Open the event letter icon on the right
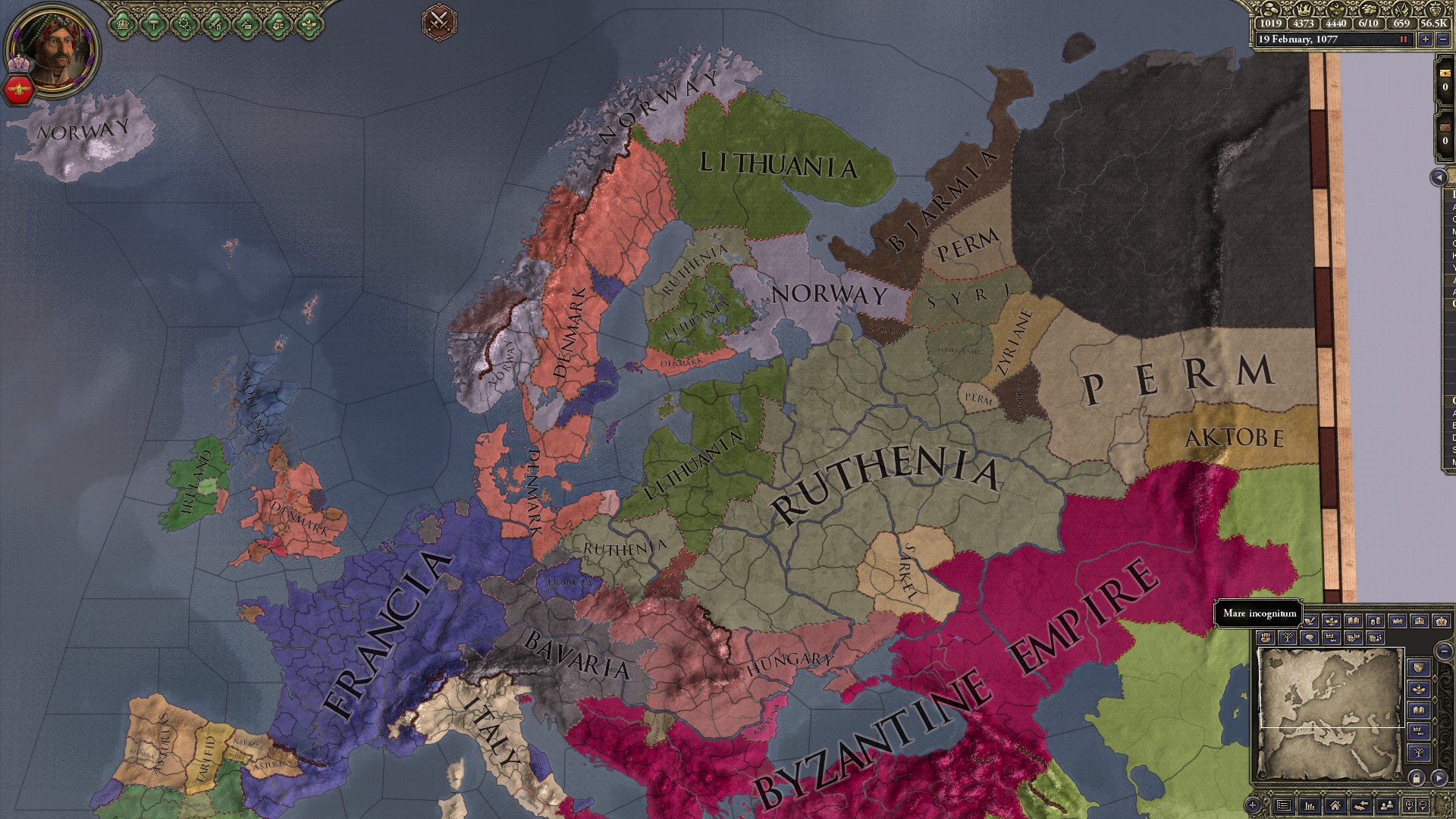1456x819 pixels. click(x=1445, y=72)
